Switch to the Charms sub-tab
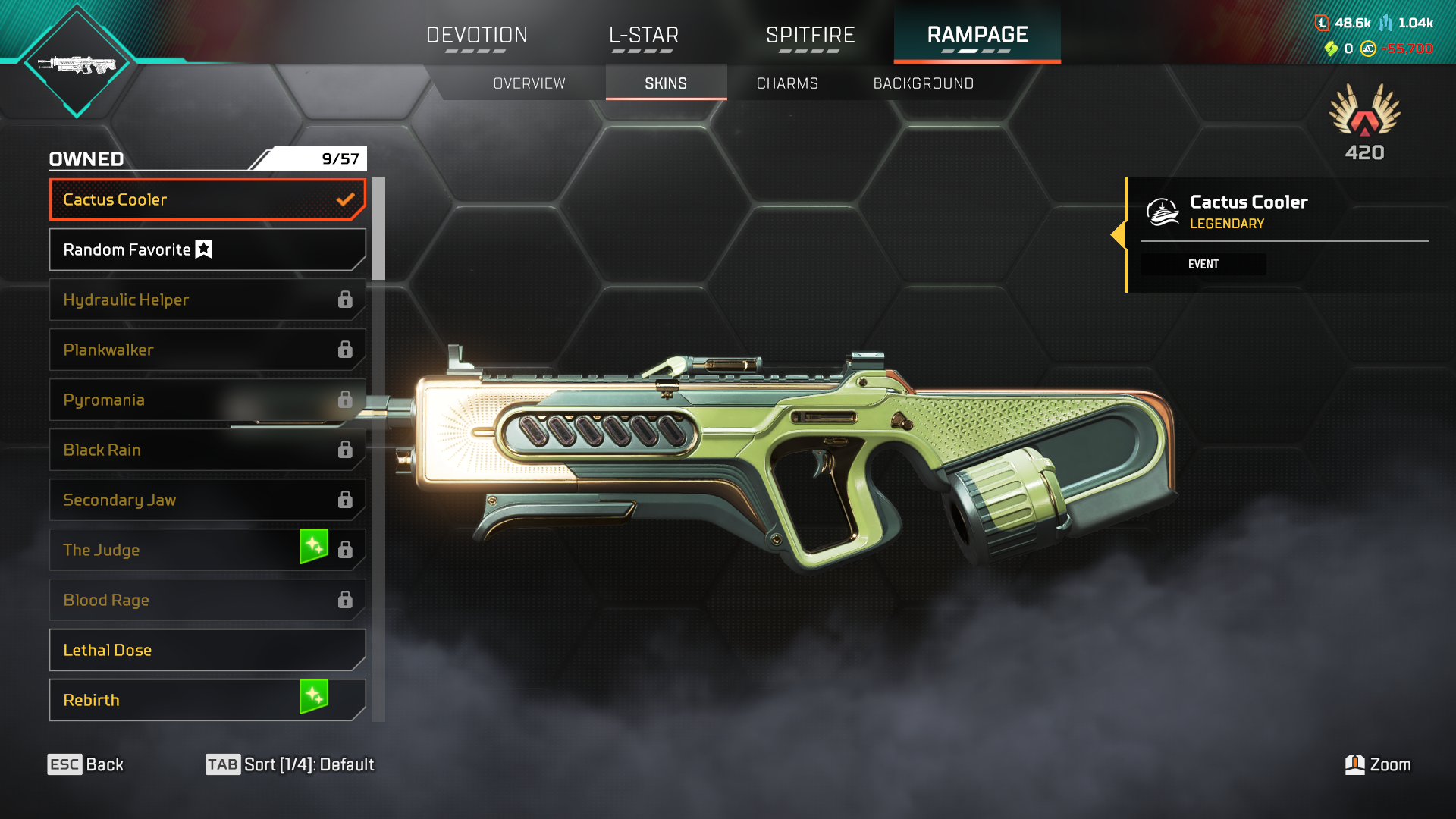Image resolution: width=1456 pixels, height=819 pixels. coord(787,83)
